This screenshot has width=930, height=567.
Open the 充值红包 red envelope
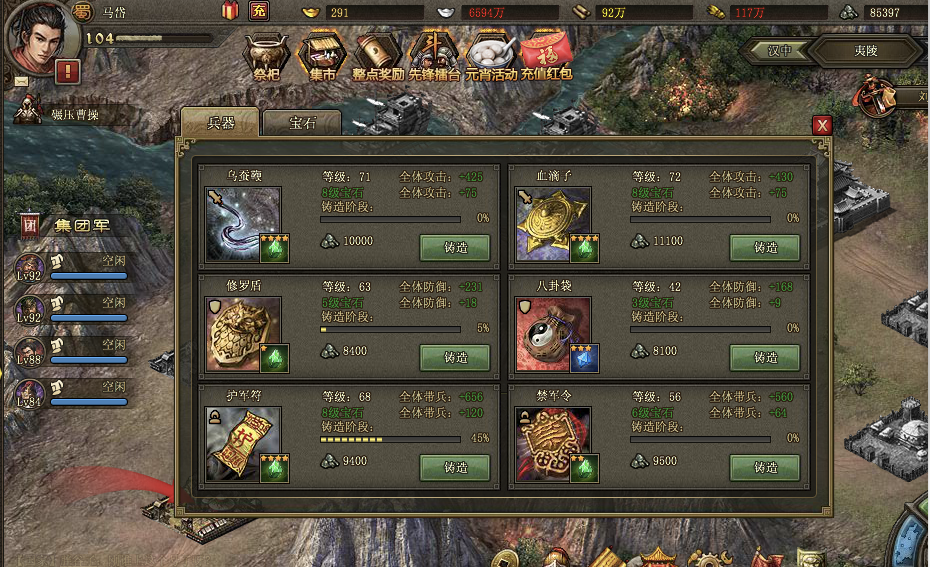[546, 55]
